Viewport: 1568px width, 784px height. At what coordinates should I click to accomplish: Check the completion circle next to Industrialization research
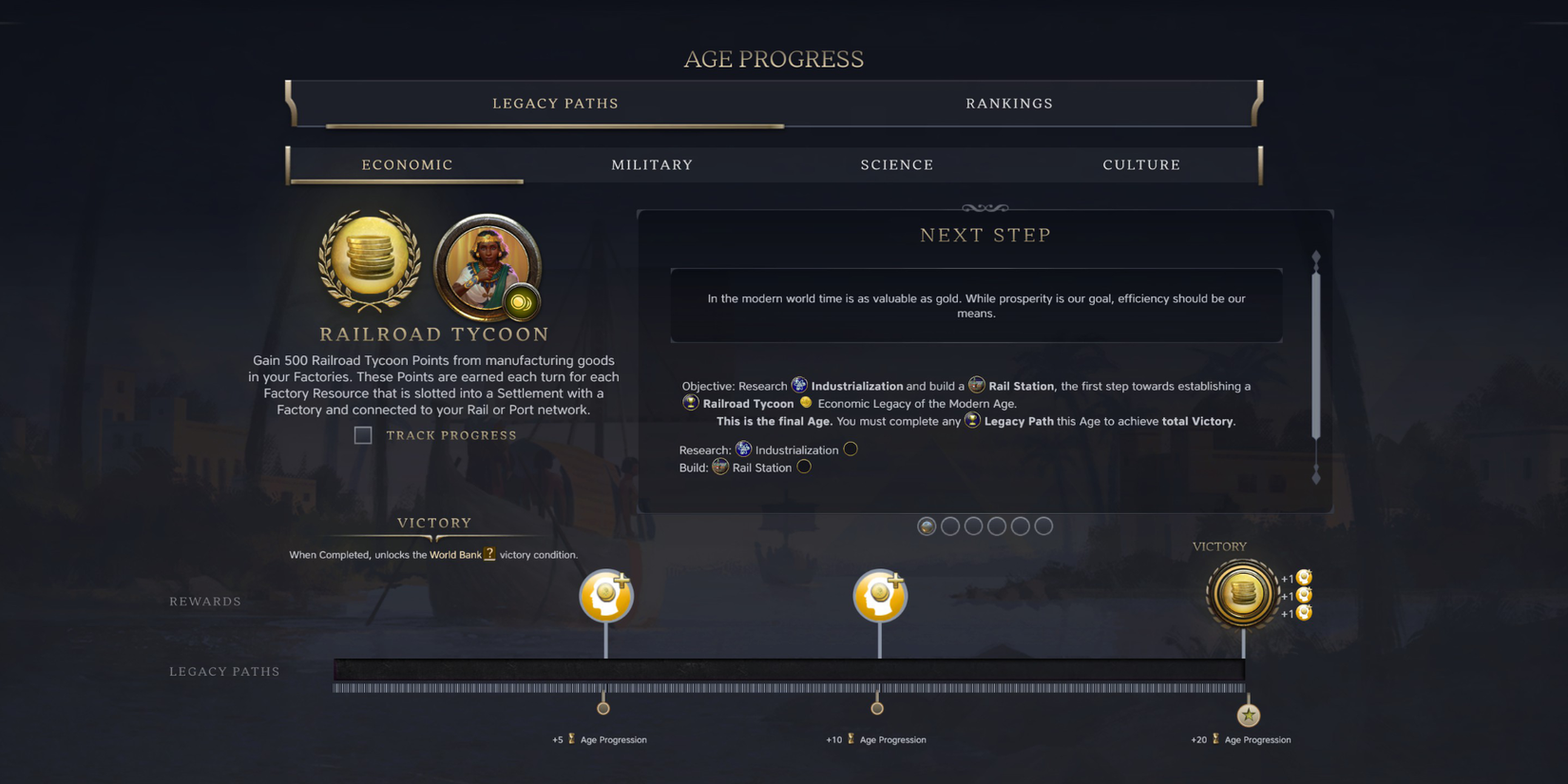click(850, 449)
